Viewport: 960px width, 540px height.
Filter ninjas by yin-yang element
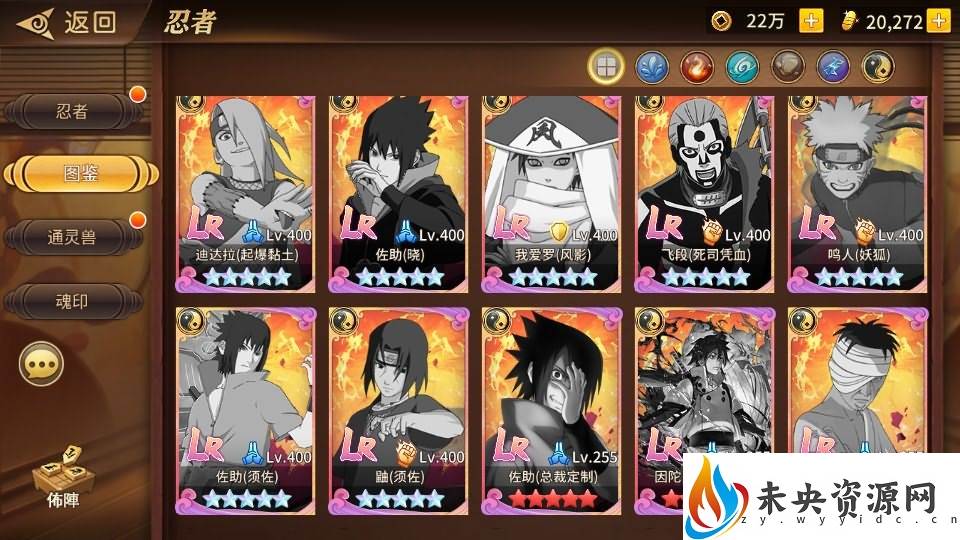878,67
